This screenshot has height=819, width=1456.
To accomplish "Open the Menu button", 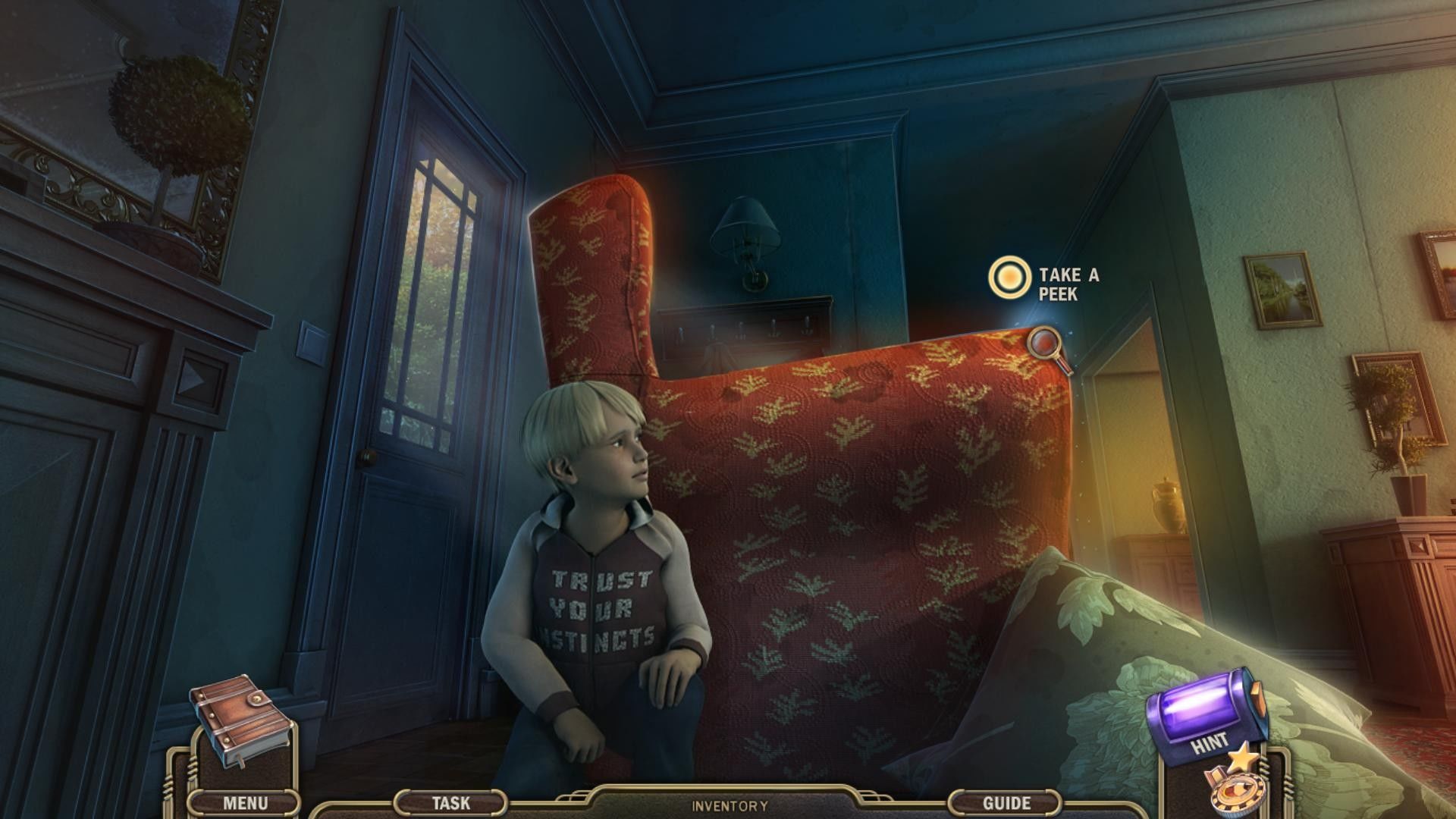I will click(x=244, y=802).
